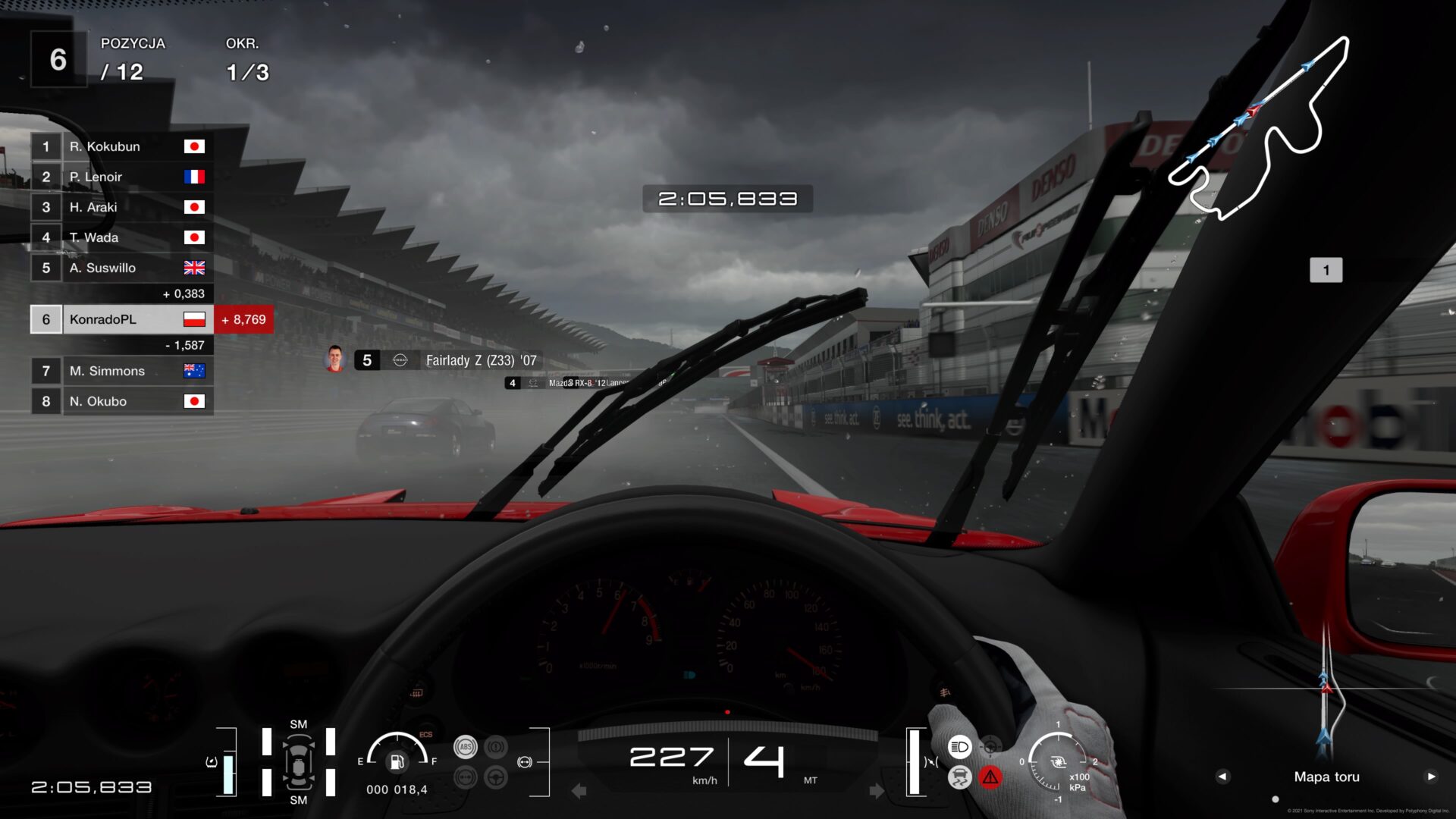The width and height of the screenshot is (1456, 819).
Task: Select R. Kokubun in the leaderboard
Action: click(x=121, y=146)
